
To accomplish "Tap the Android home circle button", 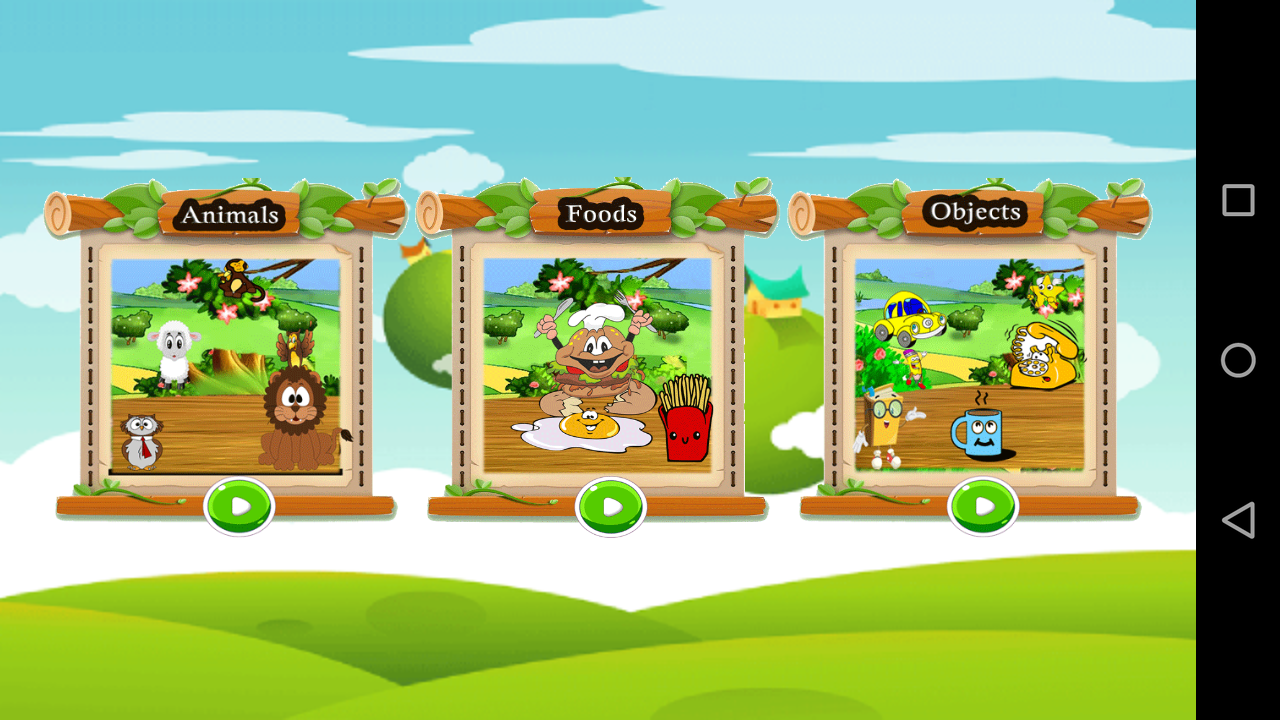I will point(1237,360).
